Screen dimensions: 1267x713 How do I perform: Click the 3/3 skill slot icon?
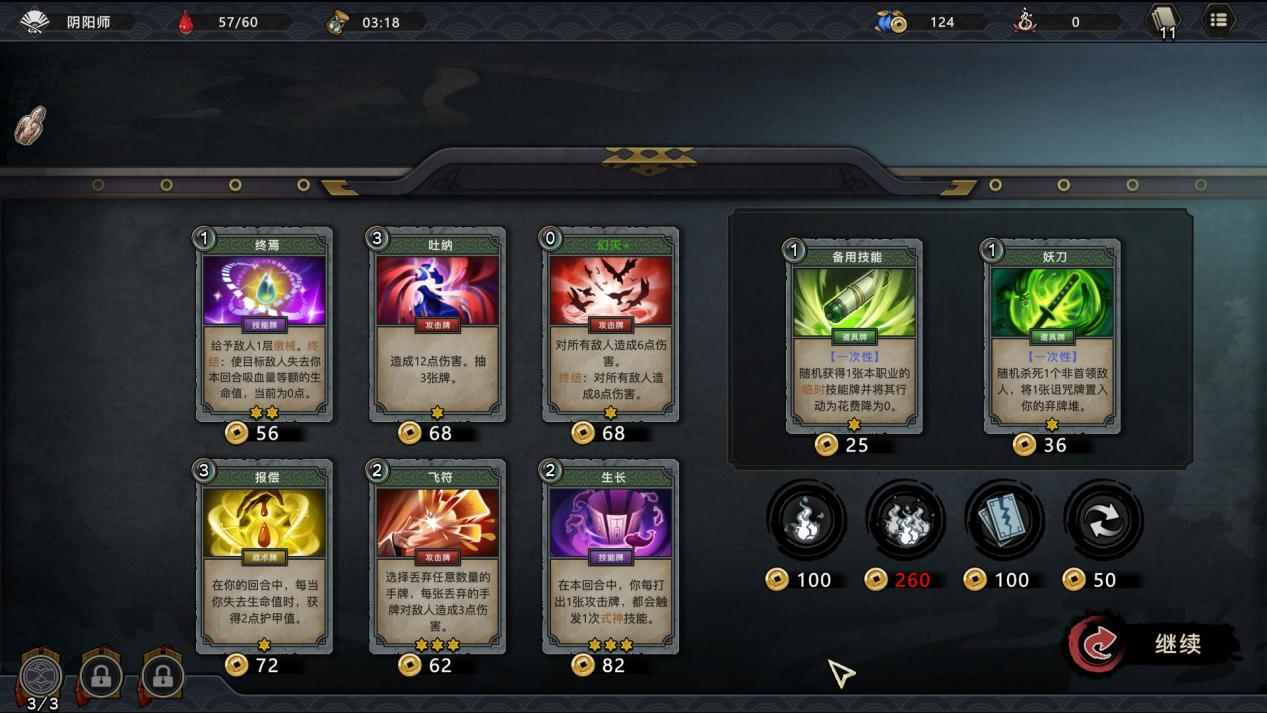coord(42,677)
